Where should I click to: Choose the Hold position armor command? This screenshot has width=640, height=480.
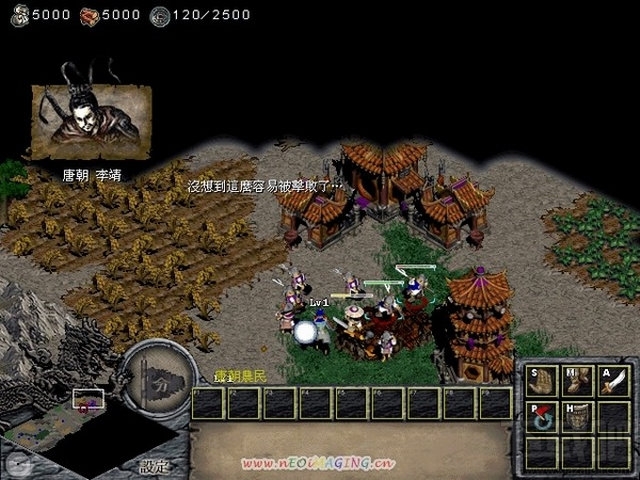[x=576, y=416]
